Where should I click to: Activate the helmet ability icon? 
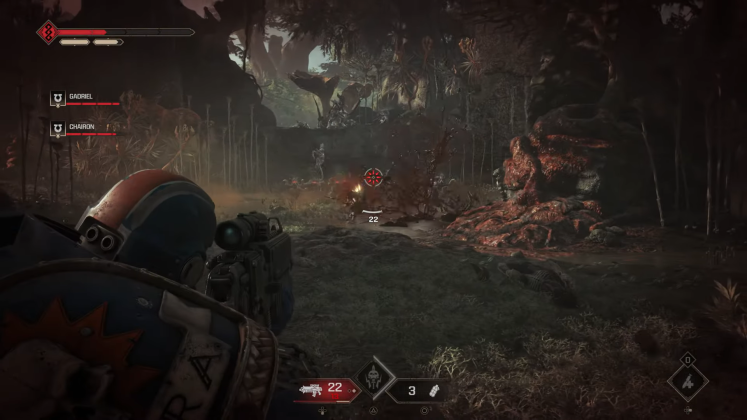pyautogui.click(x=372, y=382)
